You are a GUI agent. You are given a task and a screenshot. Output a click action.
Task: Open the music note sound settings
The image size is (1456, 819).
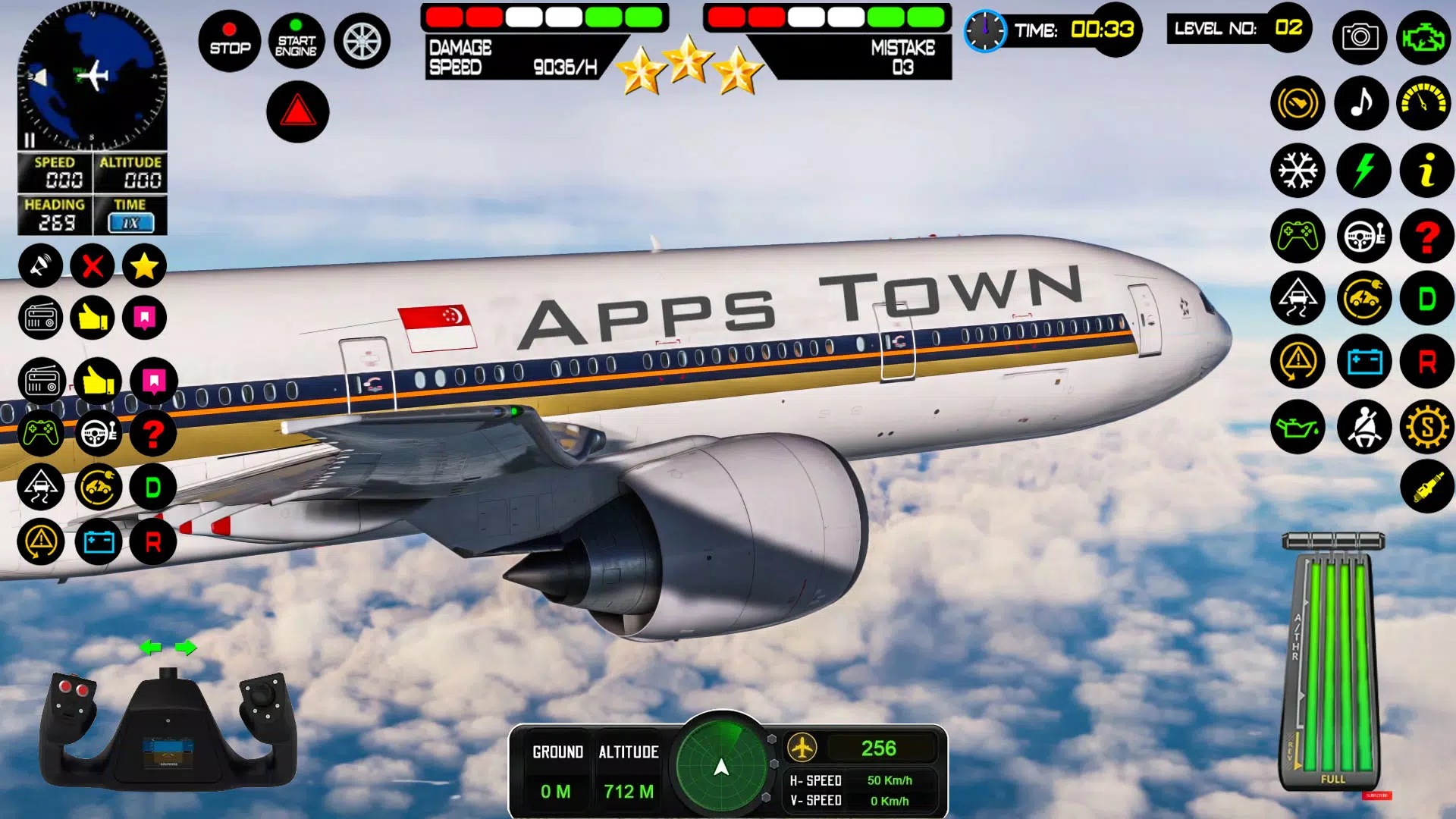coord(1361,103)
